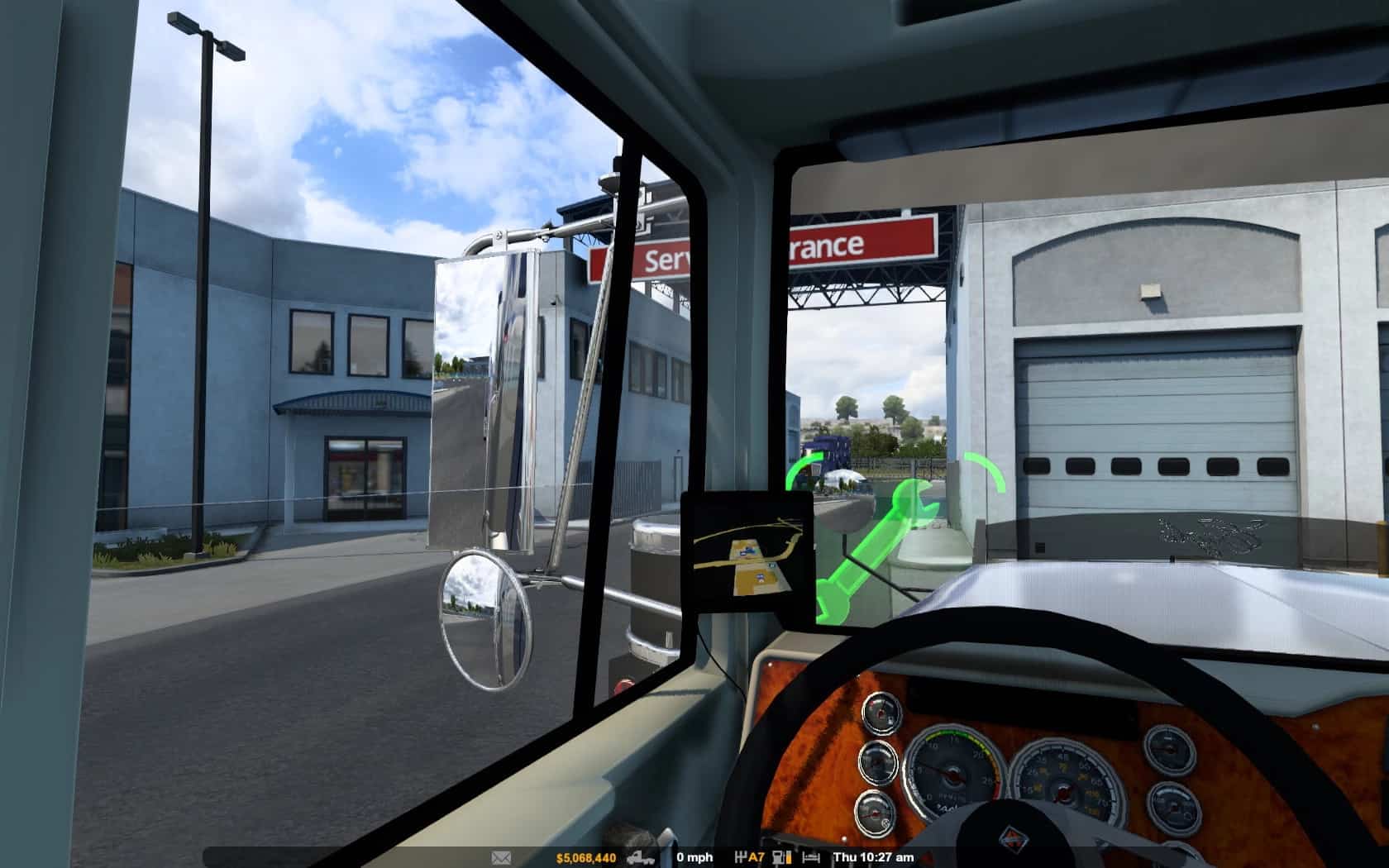Click the bed rest indicator icon
Screen dimensions: 1389x868
point(812,857)
